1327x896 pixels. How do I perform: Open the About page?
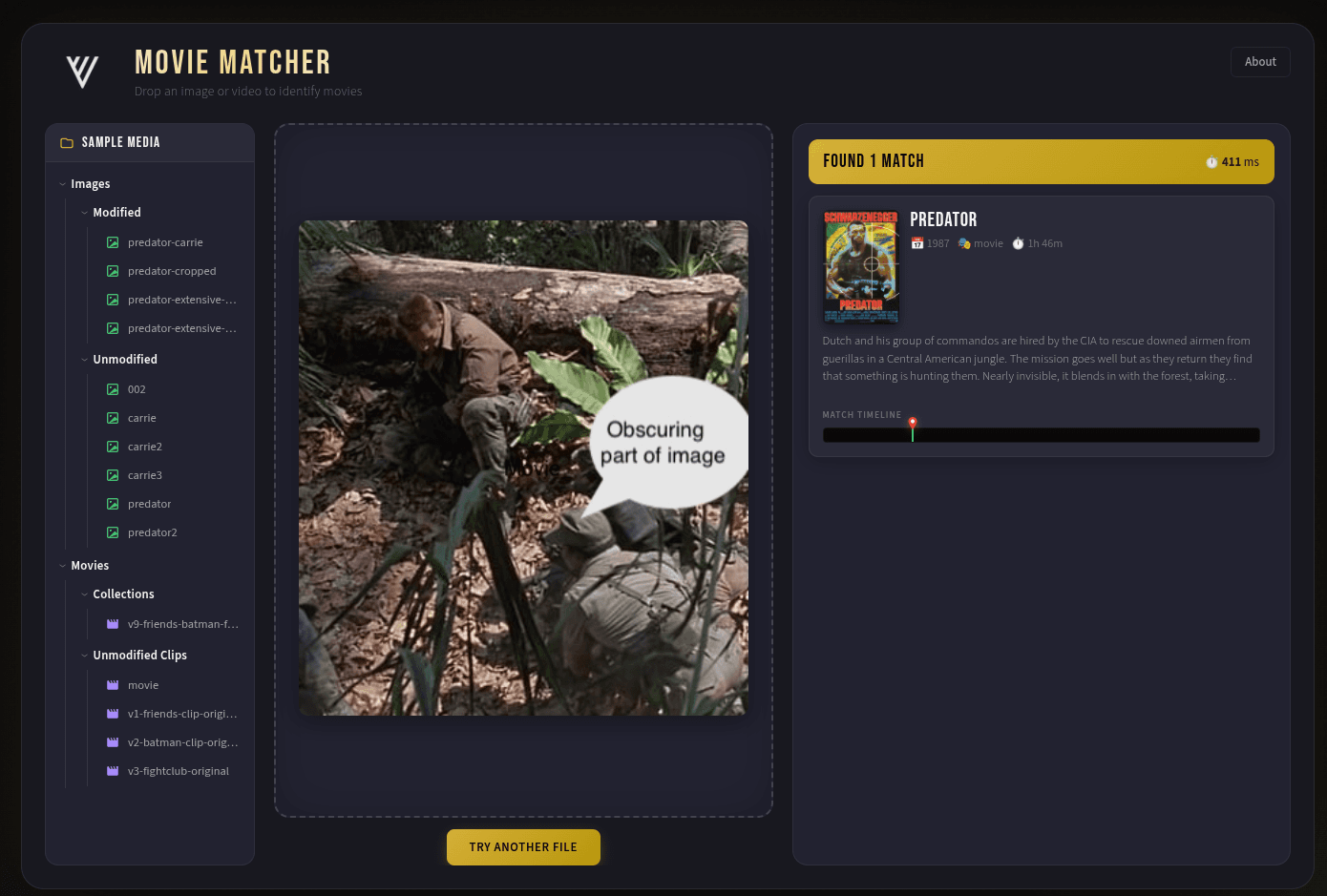1260,61
